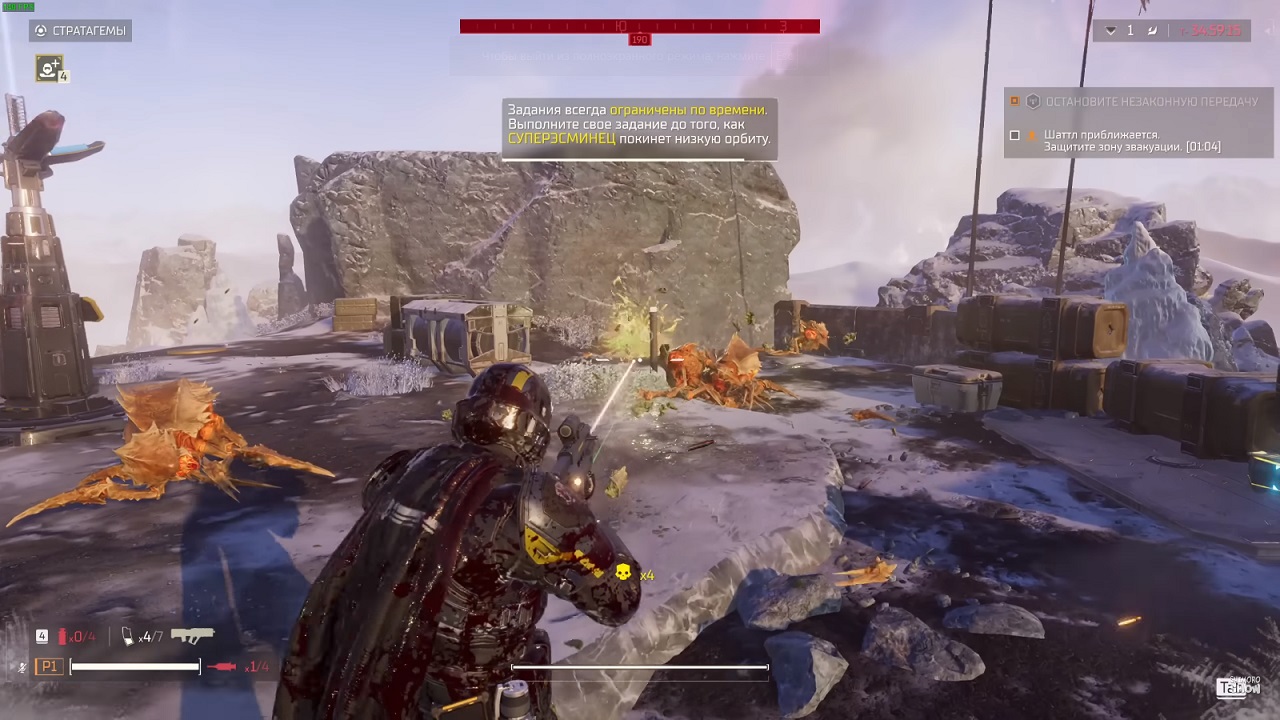The height and width of the screenshot is (720, 1280).
Task: Select the reinforcement stratagem icon
Action: 48,70
